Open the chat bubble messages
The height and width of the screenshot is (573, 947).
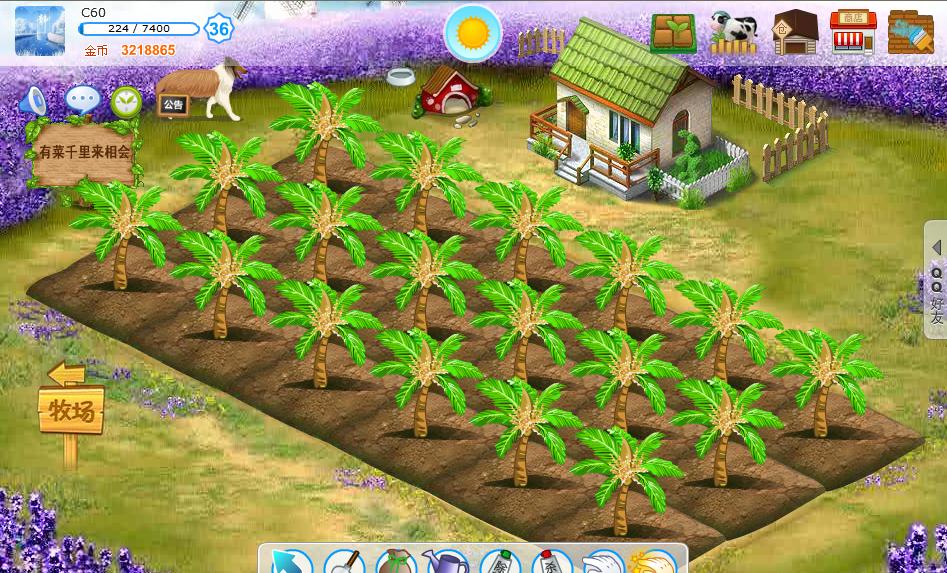pos(82,99)
